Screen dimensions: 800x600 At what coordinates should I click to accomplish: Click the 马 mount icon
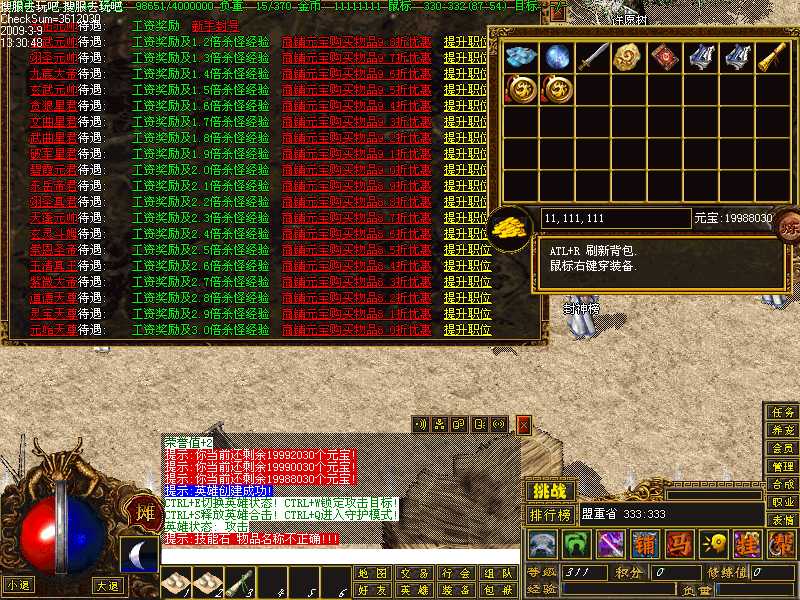678,543
